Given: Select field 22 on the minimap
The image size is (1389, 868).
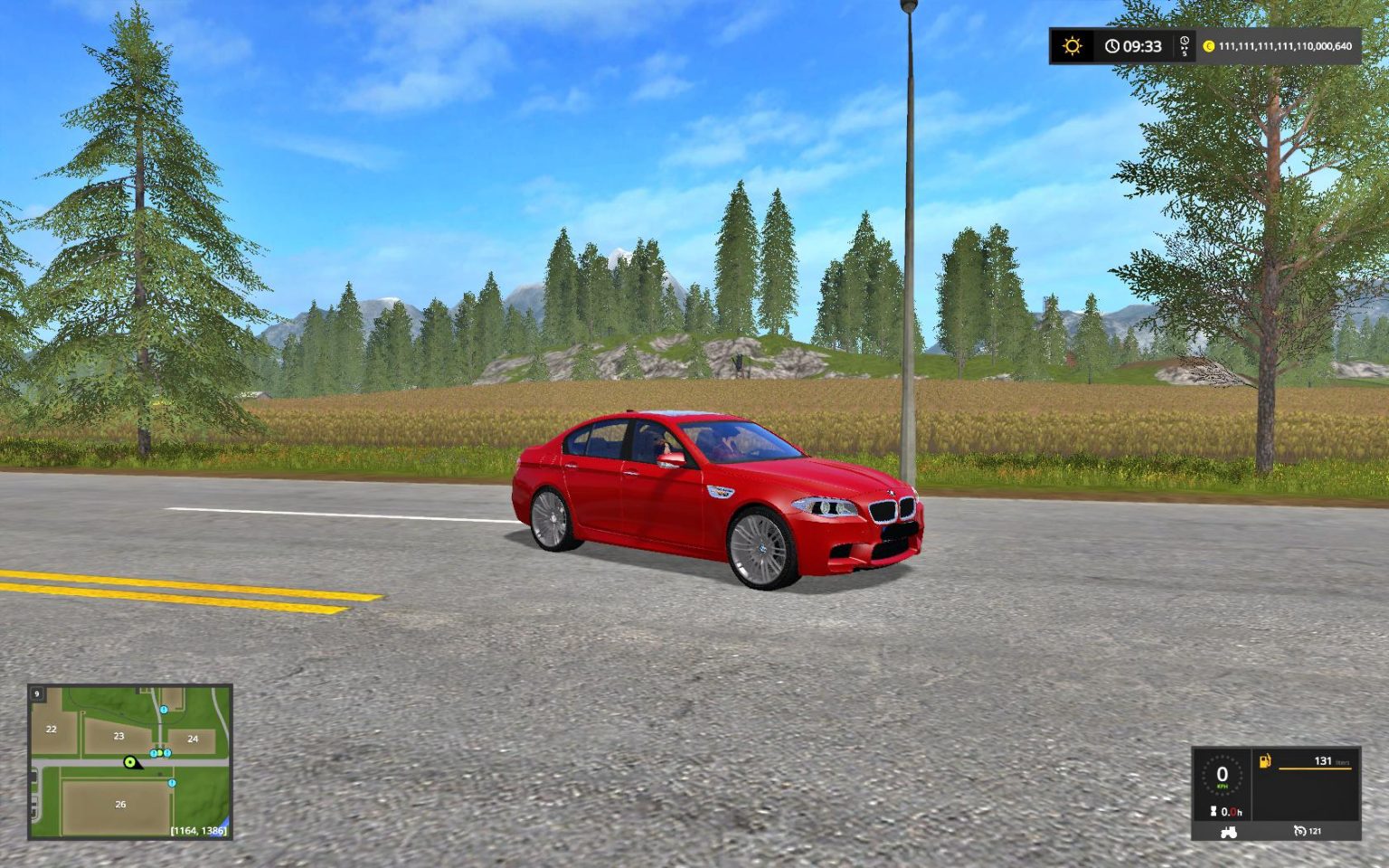Looking at the screenshot, I should tap(51, 729).
